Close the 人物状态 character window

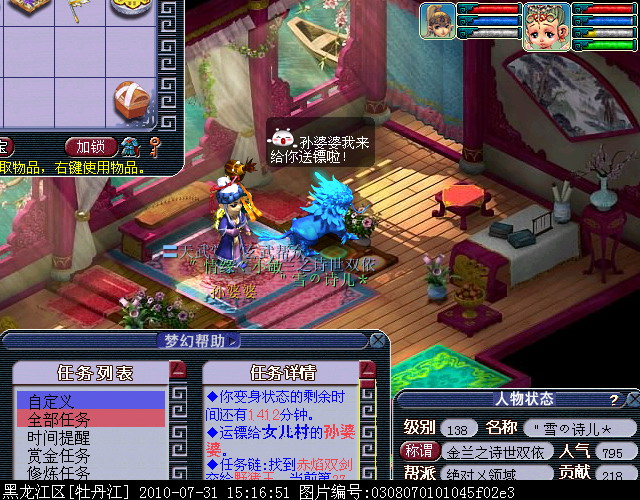coord(632,399)
